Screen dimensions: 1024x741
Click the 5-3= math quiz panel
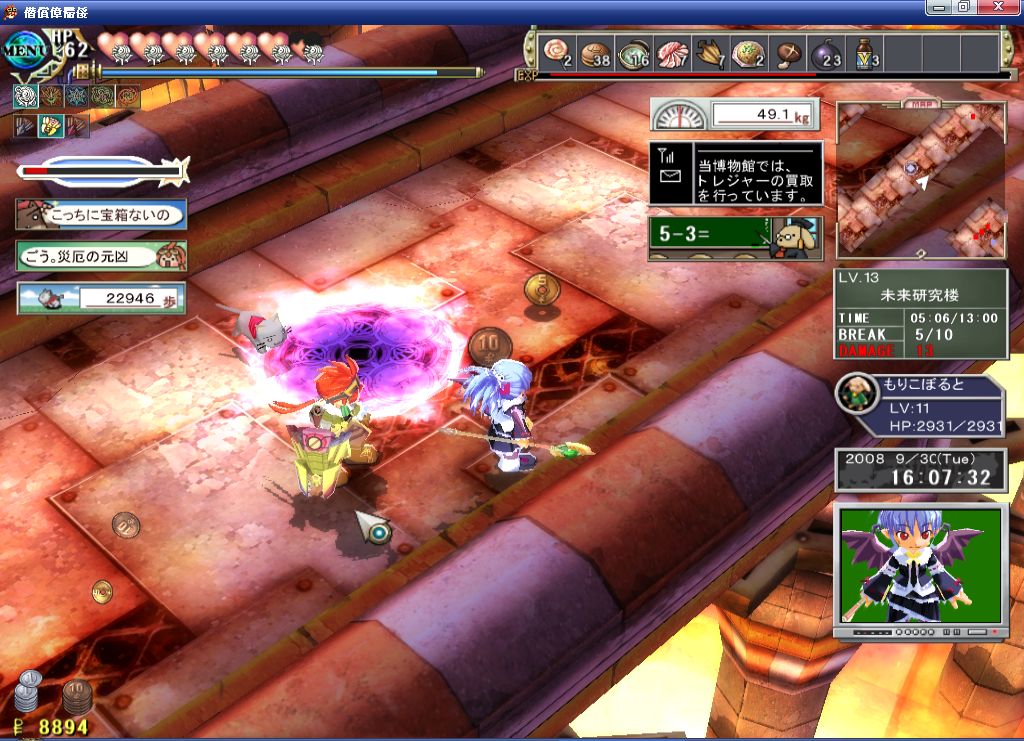pyautogui.click(x=735, y=239)
